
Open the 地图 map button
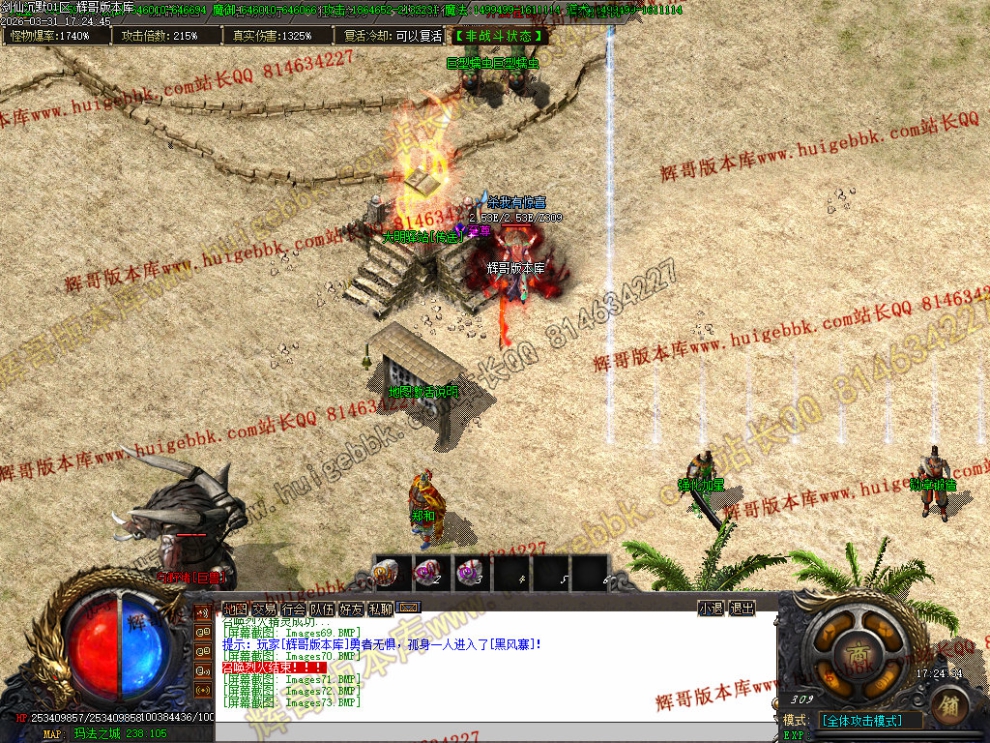(234, 608)
